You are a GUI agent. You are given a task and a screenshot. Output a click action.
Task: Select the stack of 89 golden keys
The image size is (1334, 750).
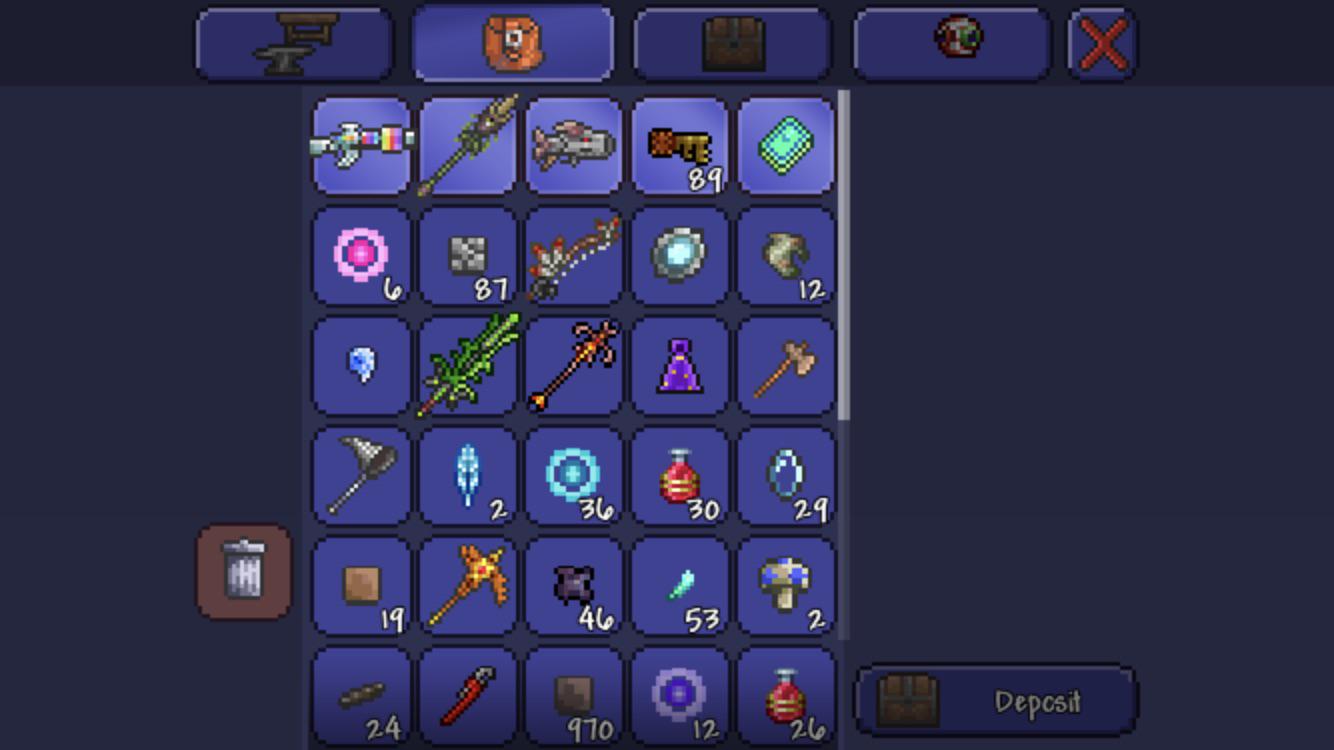(x=680, y=145)
